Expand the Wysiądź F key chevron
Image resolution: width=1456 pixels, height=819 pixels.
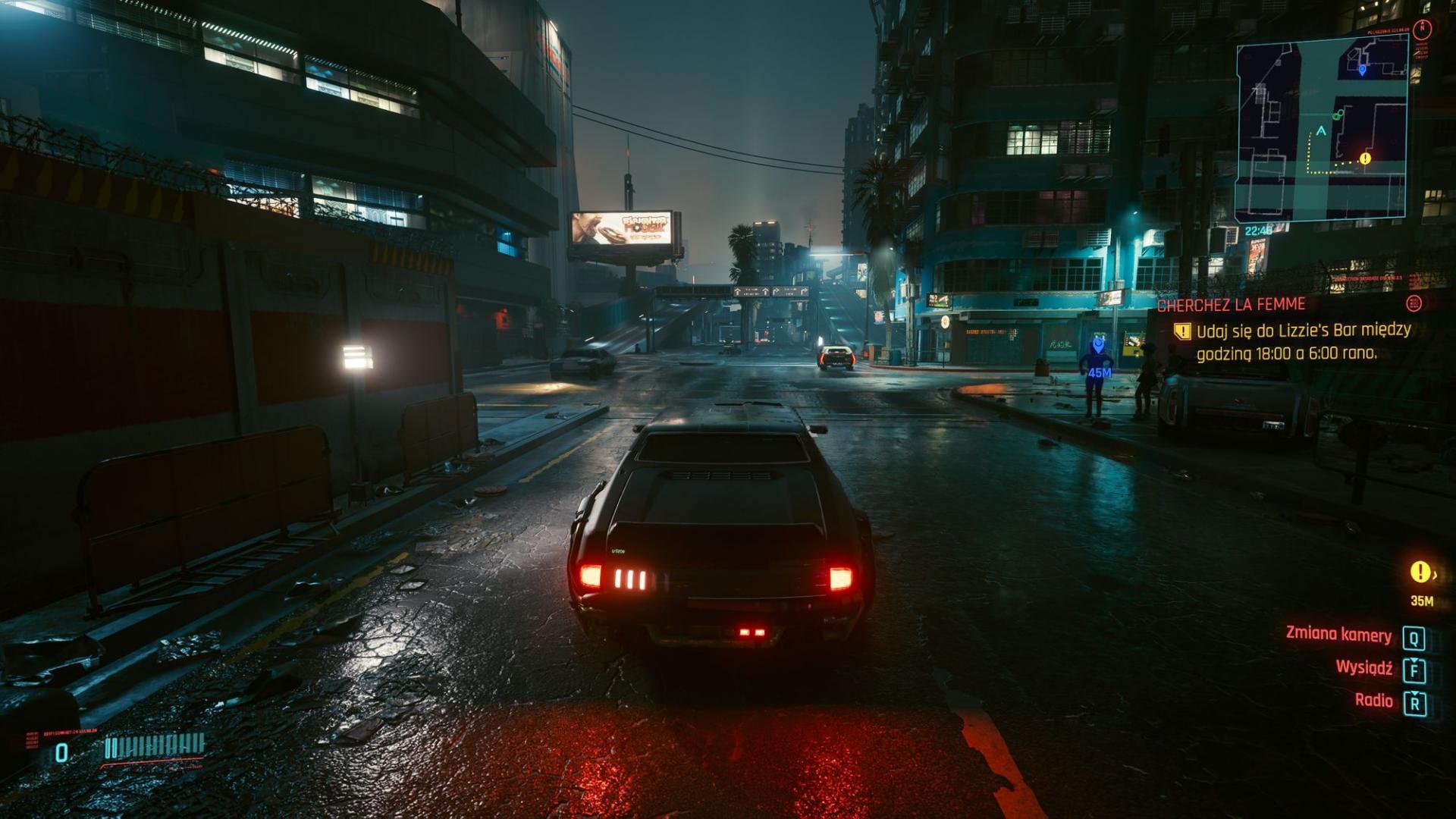coord(1415,661)
